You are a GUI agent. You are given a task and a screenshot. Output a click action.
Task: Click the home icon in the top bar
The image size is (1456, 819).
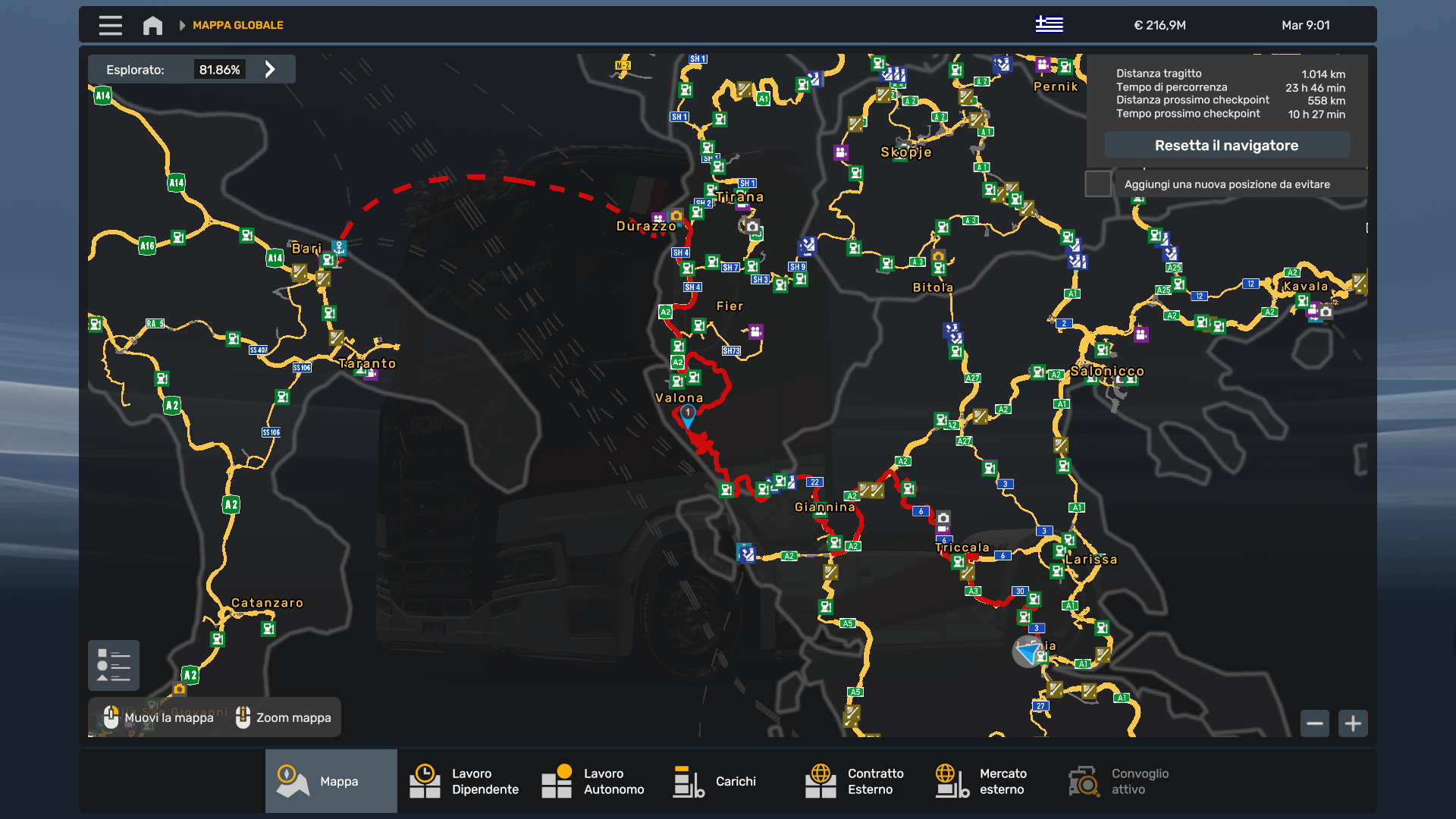click(152, 24)
